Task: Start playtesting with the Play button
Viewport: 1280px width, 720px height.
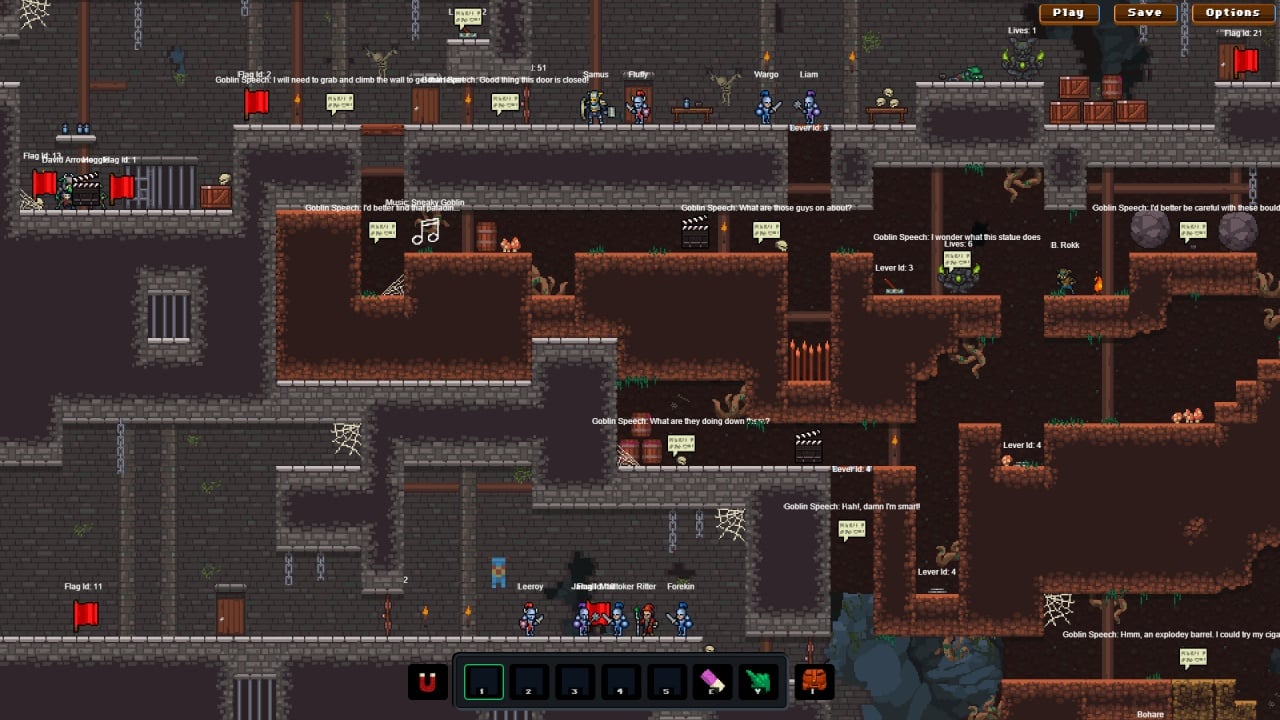Action: coord(1069,13)
